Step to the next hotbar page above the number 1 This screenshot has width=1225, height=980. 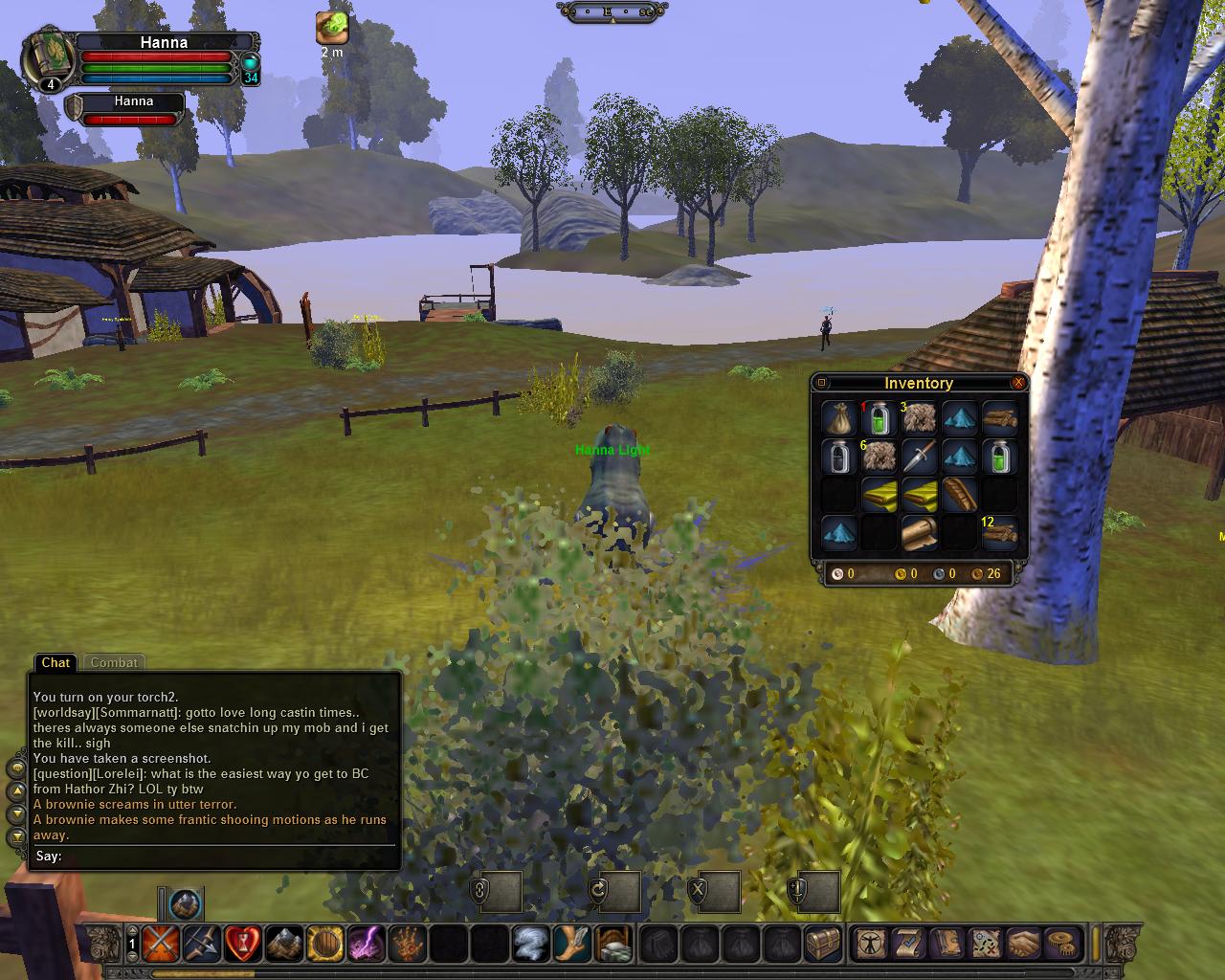[x=131, y=932]
